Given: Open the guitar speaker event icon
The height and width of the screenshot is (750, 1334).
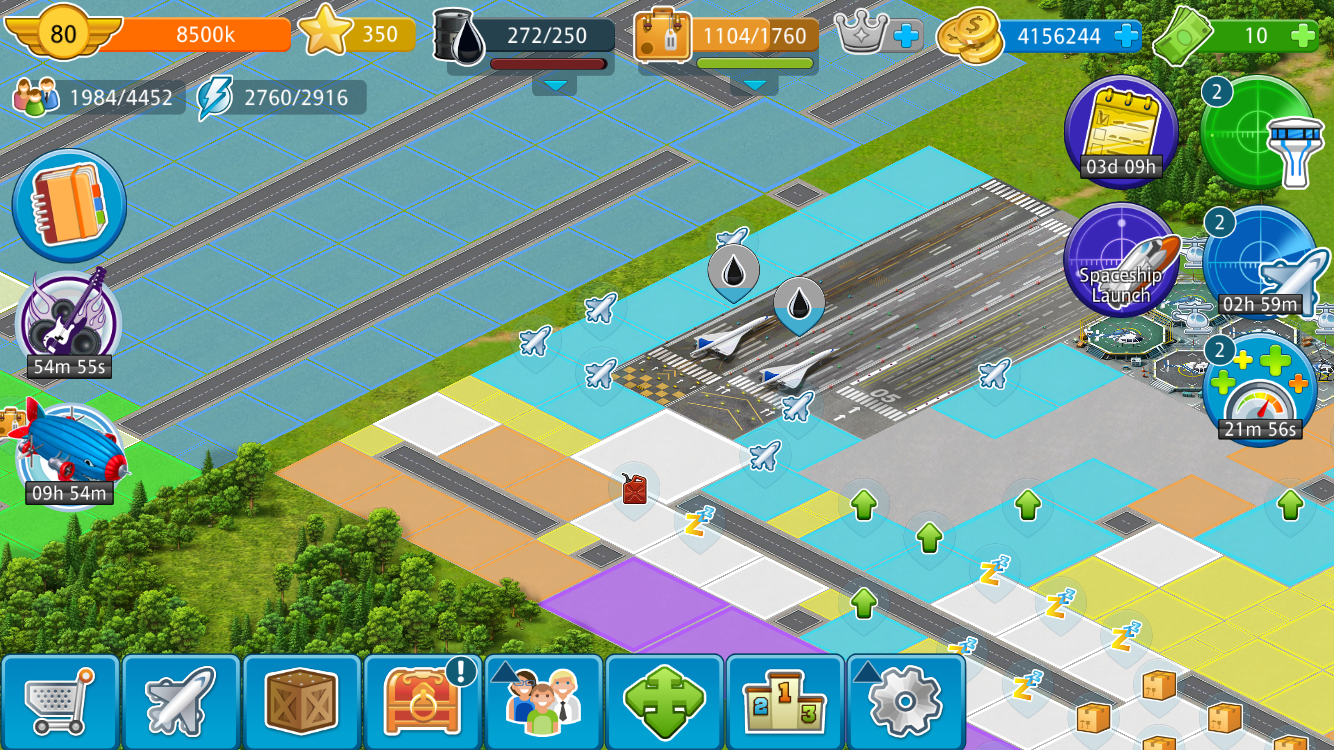Looking at the screenshot, I should [67, 320].
